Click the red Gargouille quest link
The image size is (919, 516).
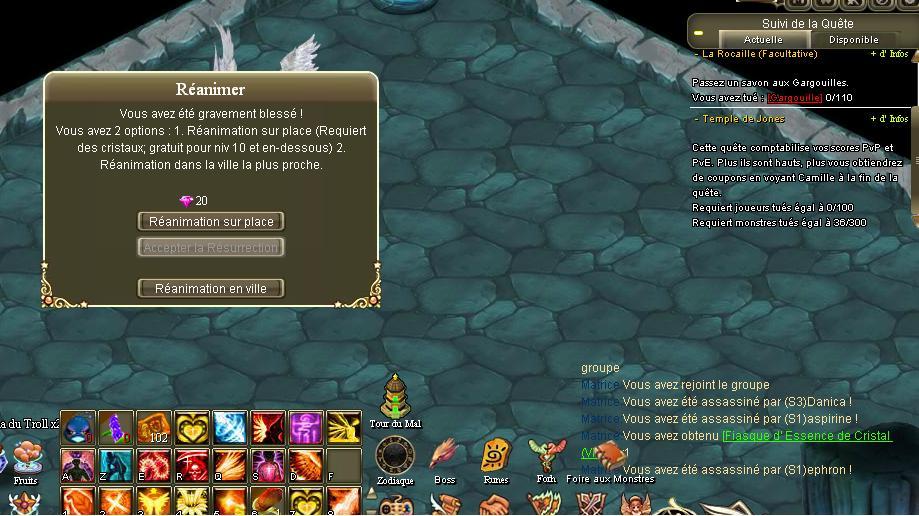[795, 98]
